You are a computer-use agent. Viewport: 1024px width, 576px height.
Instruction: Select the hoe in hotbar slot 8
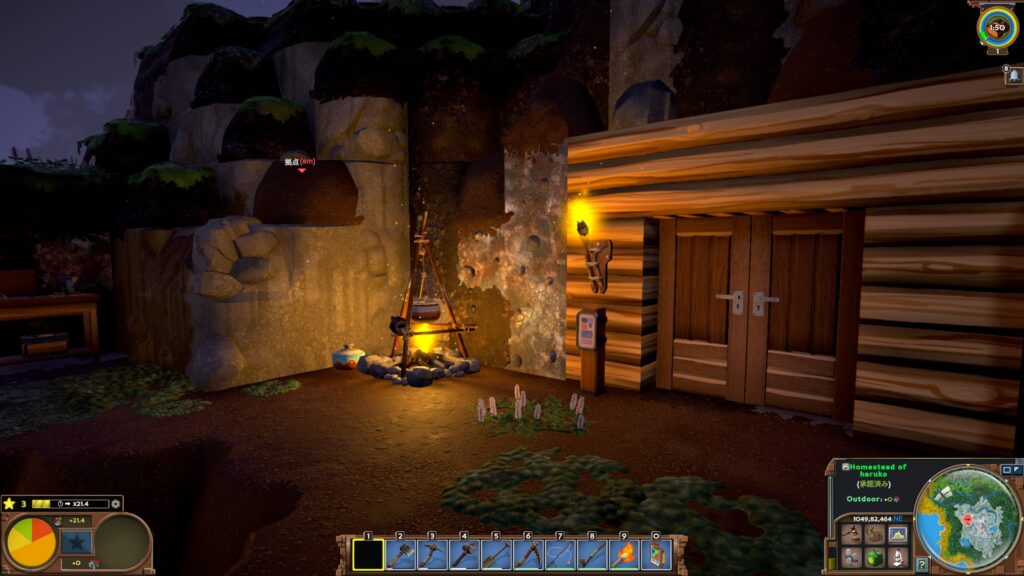592,554
